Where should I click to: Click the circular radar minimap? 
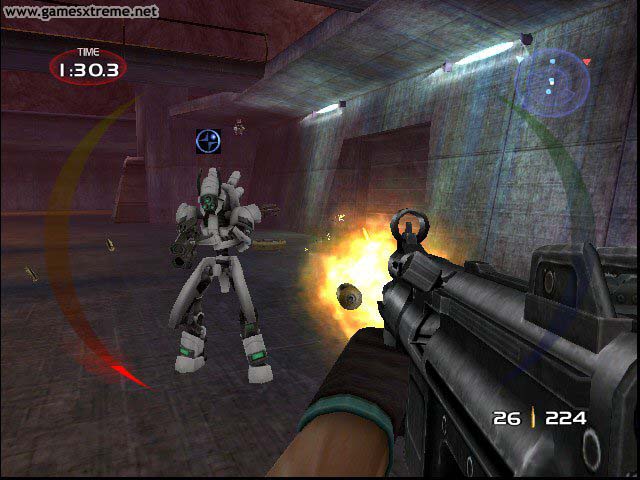click(x=553, y=82)
